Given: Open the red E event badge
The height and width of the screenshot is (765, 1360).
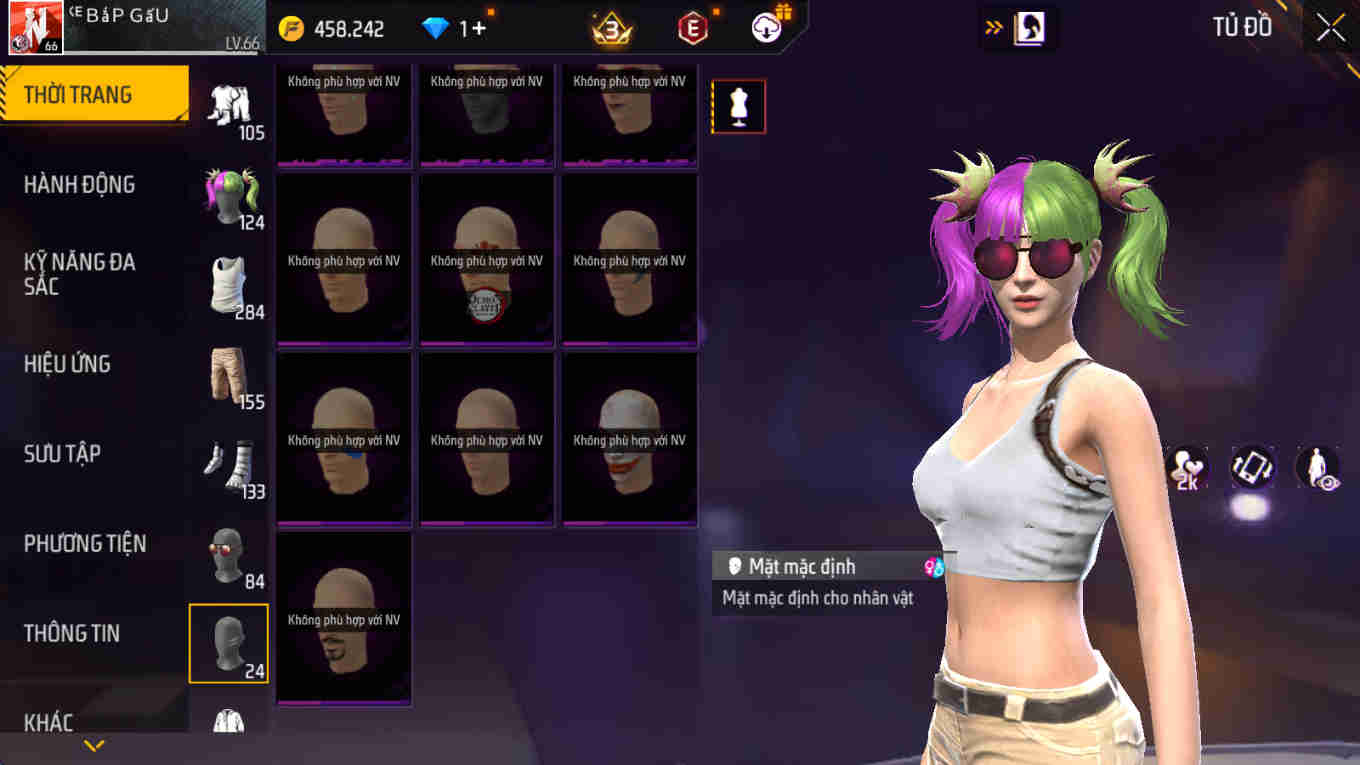Looking at the screenshot, I should click(693, 28).
